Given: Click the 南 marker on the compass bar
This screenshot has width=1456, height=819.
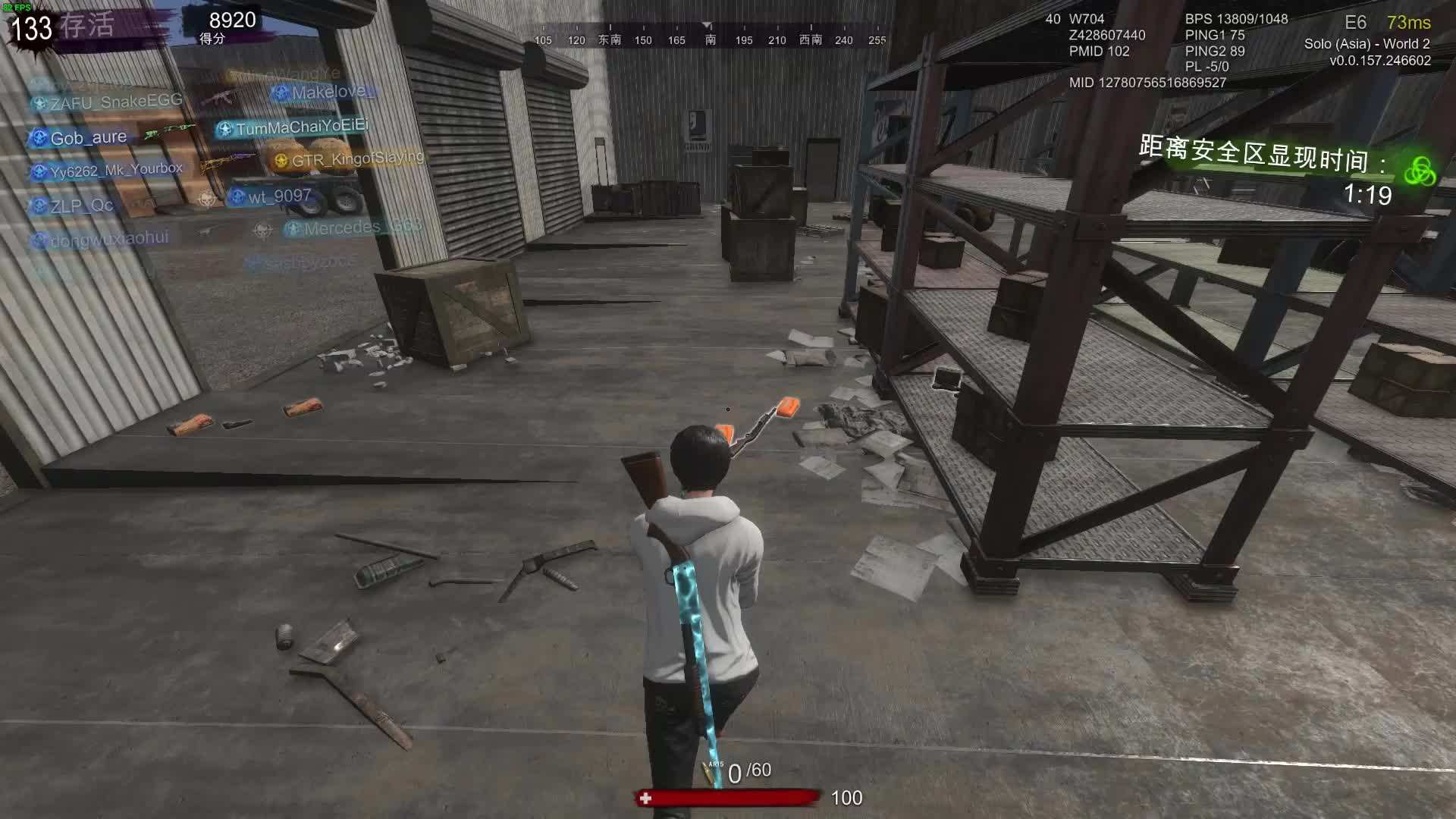Looking at the screenshot, I should pyautogui.click(x=708, y=40).
